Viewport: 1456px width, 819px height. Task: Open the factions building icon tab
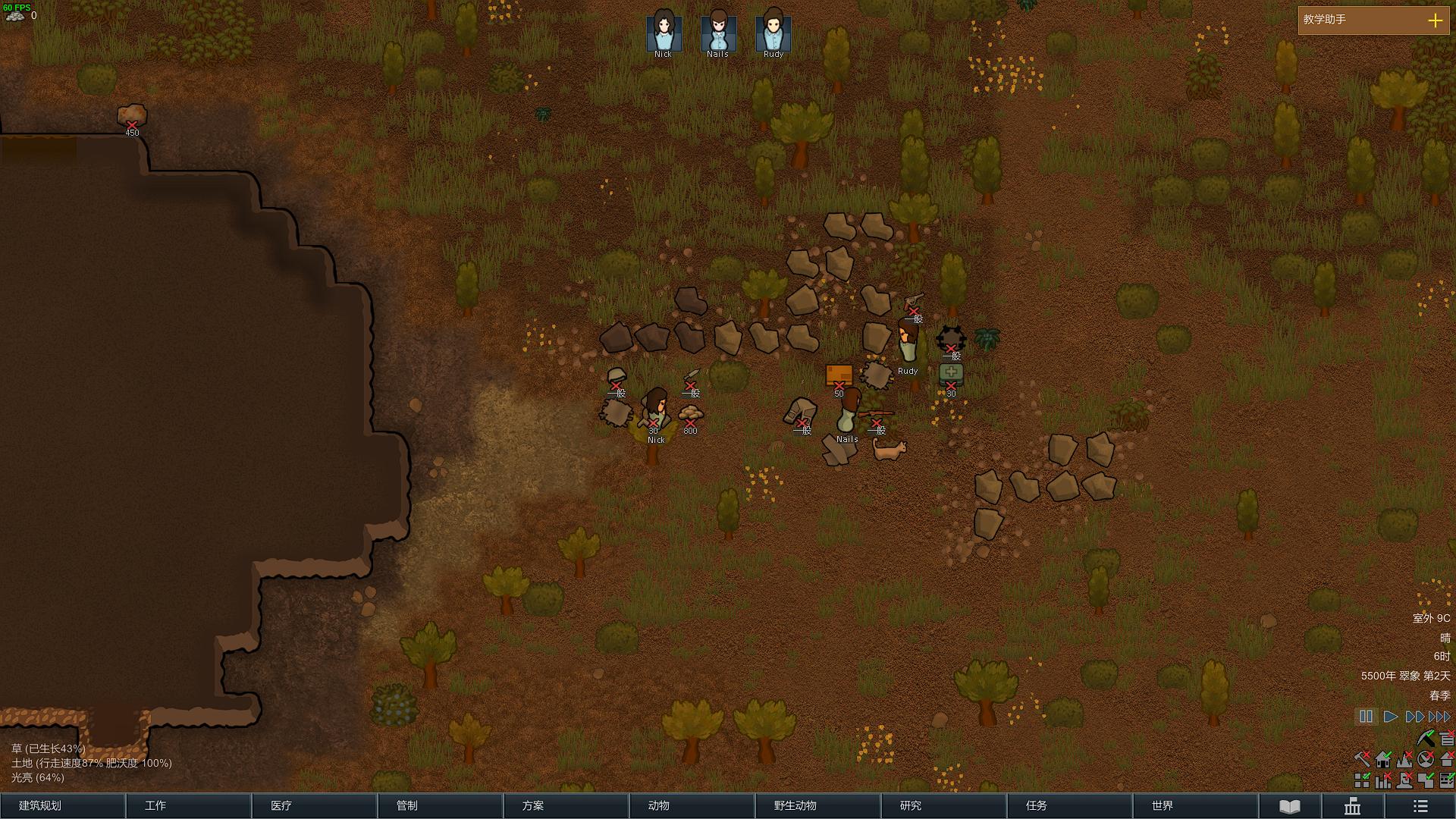tap(1352, 806)
